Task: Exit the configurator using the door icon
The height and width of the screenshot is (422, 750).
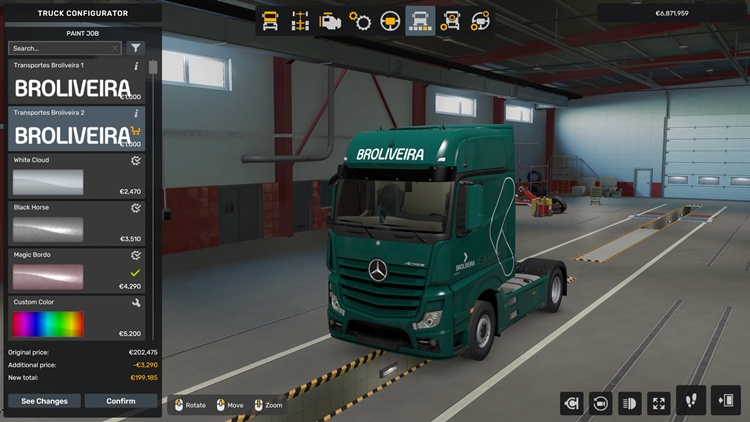Action: coord(725,401)
